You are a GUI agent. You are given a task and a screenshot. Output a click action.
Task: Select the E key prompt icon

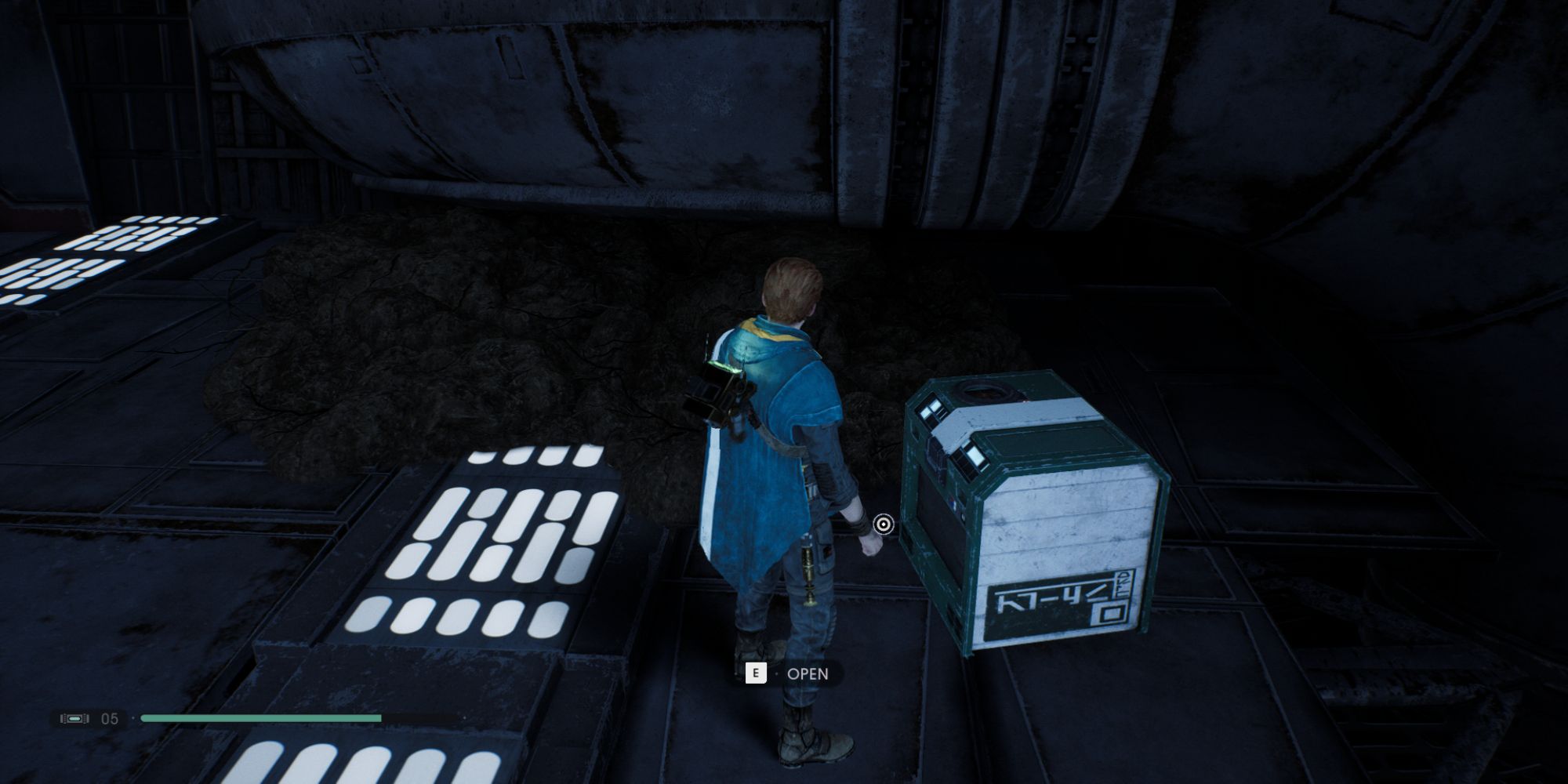tap(755, 673)
